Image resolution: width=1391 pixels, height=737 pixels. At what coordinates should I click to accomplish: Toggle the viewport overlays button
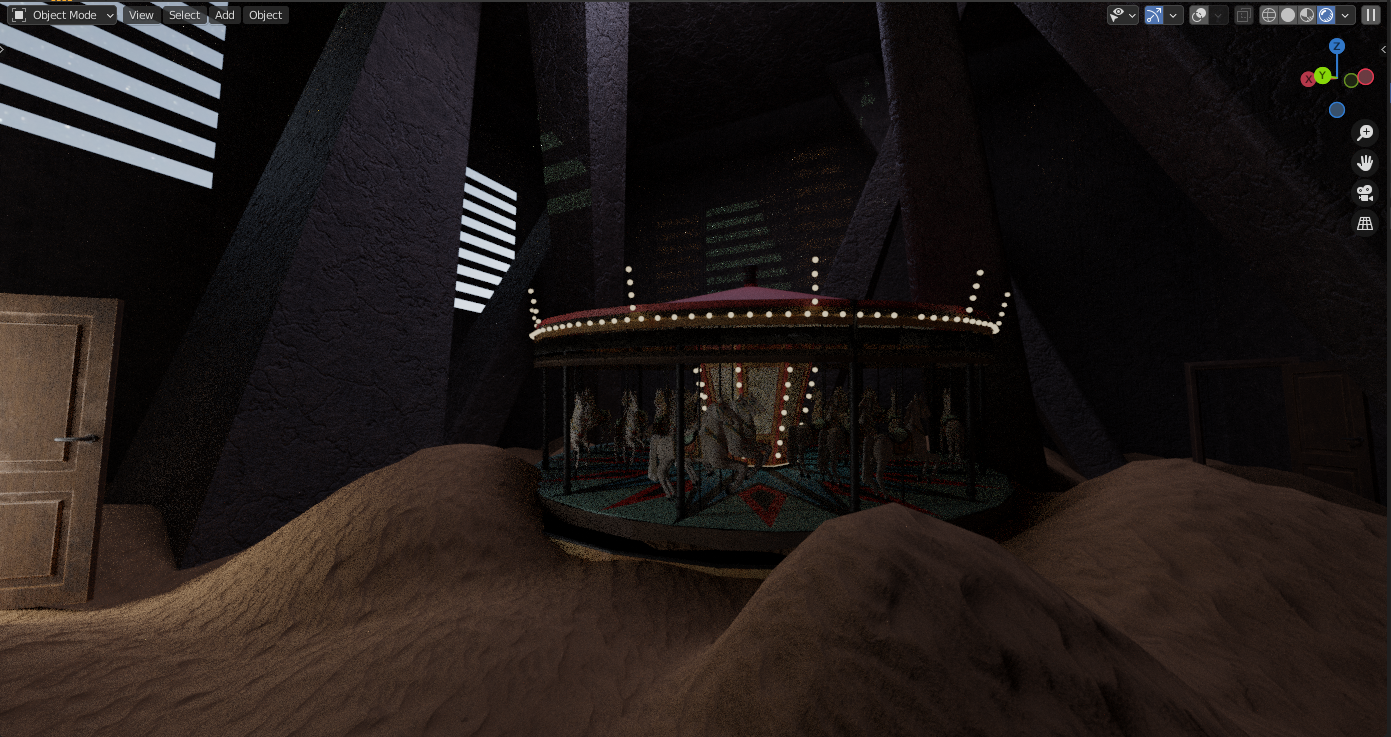pos(1198,15)
